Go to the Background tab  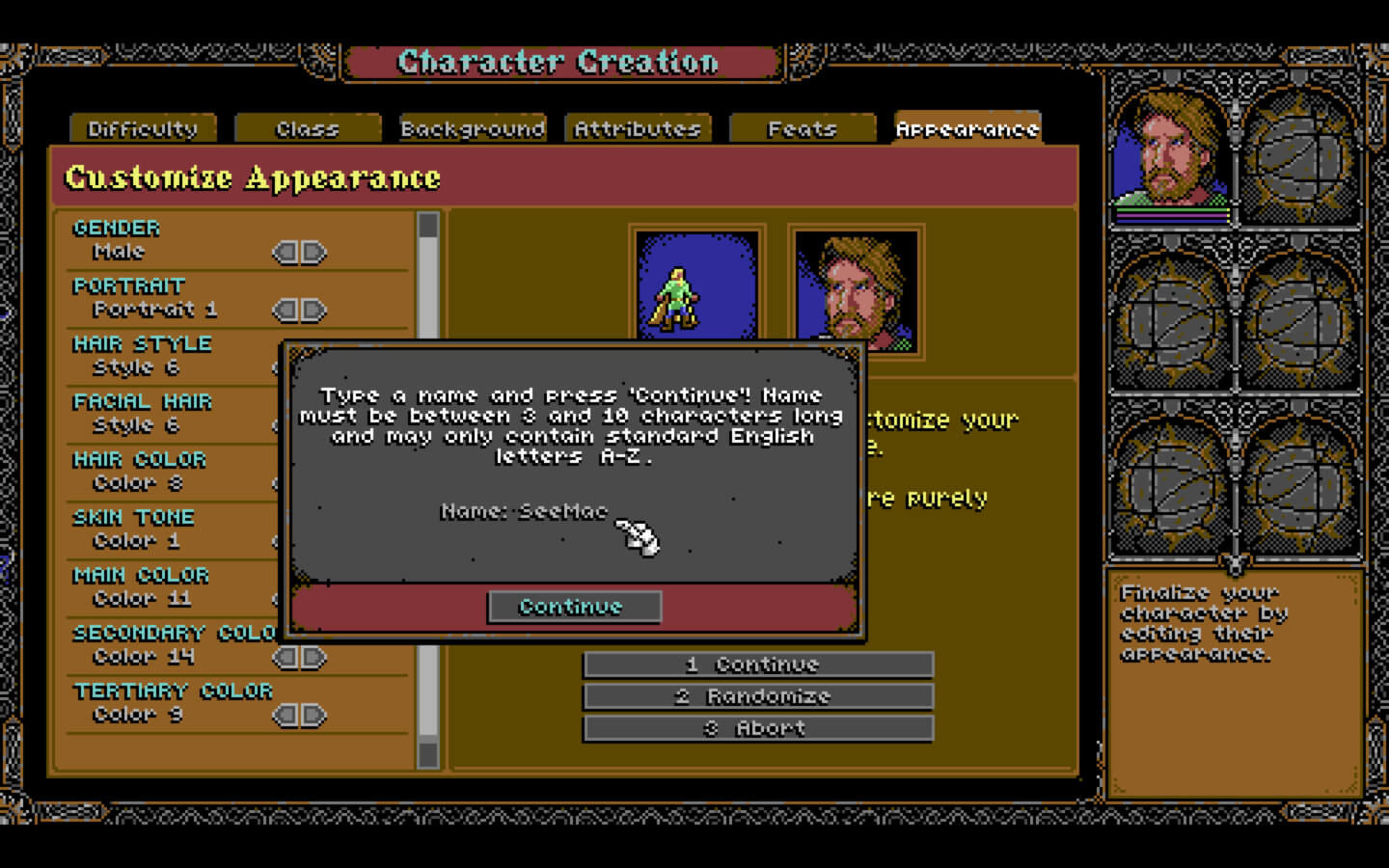(x=473, y=129)
